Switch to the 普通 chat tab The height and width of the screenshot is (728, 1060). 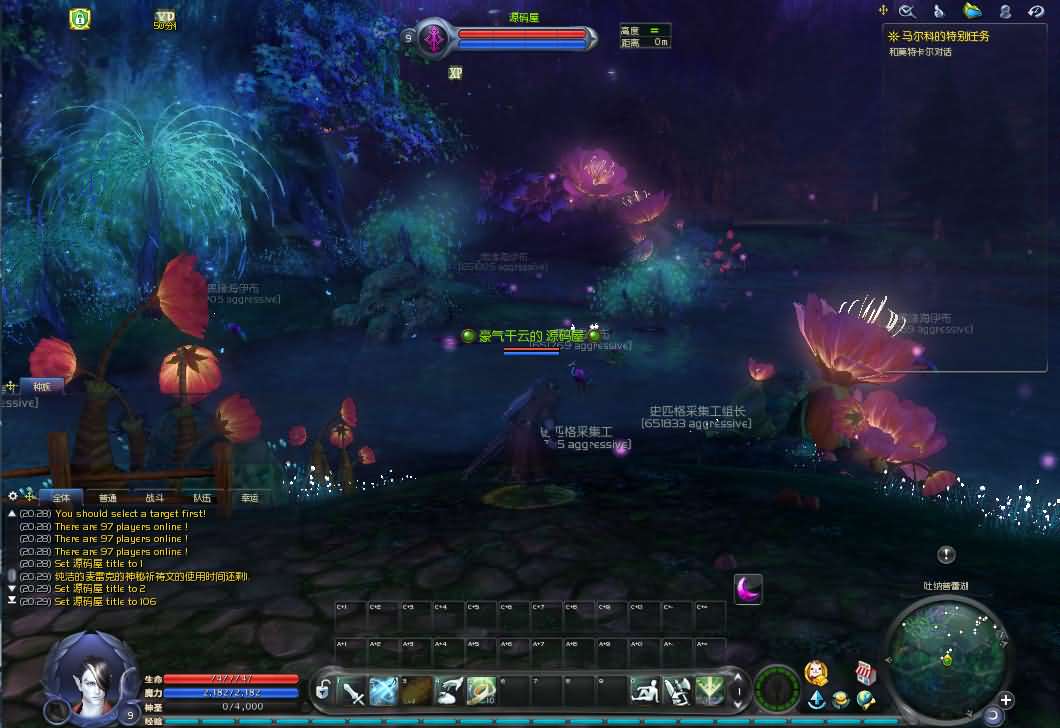(107, 497)
